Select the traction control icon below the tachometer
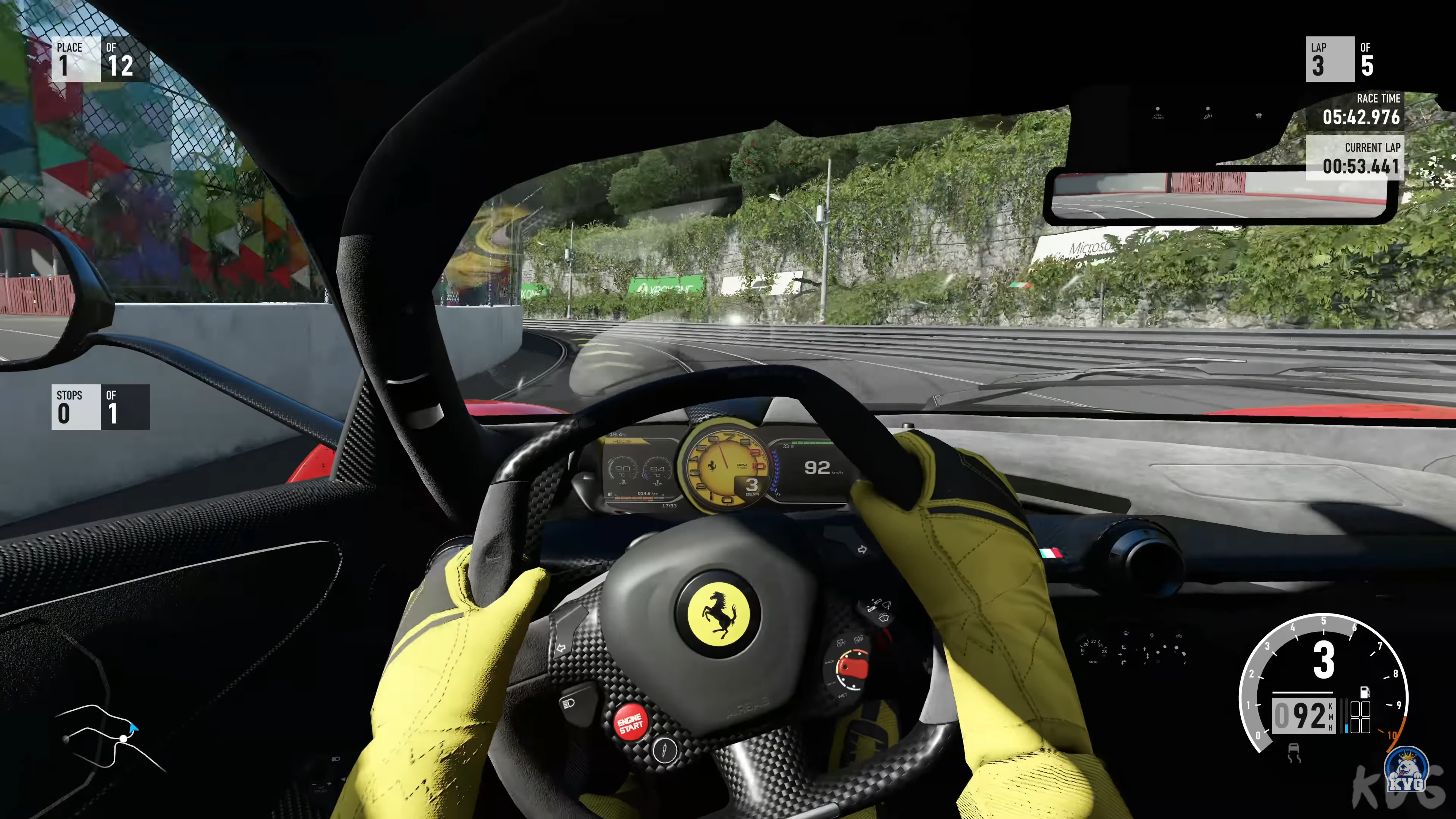Screen dimensions: 1456x819 (x=1294, y=753)
